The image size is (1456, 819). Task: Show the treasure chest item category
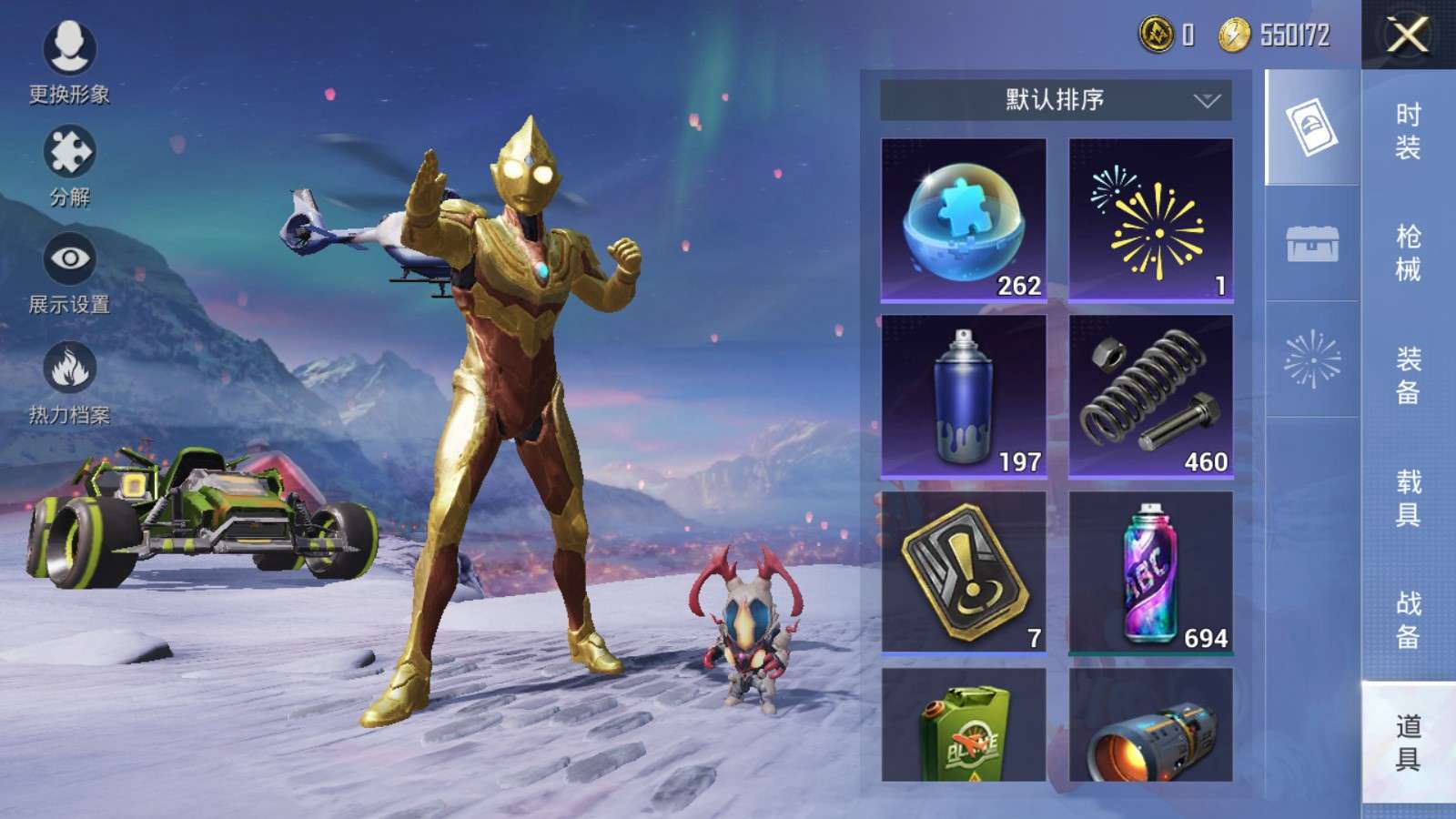coord(1311,244)
